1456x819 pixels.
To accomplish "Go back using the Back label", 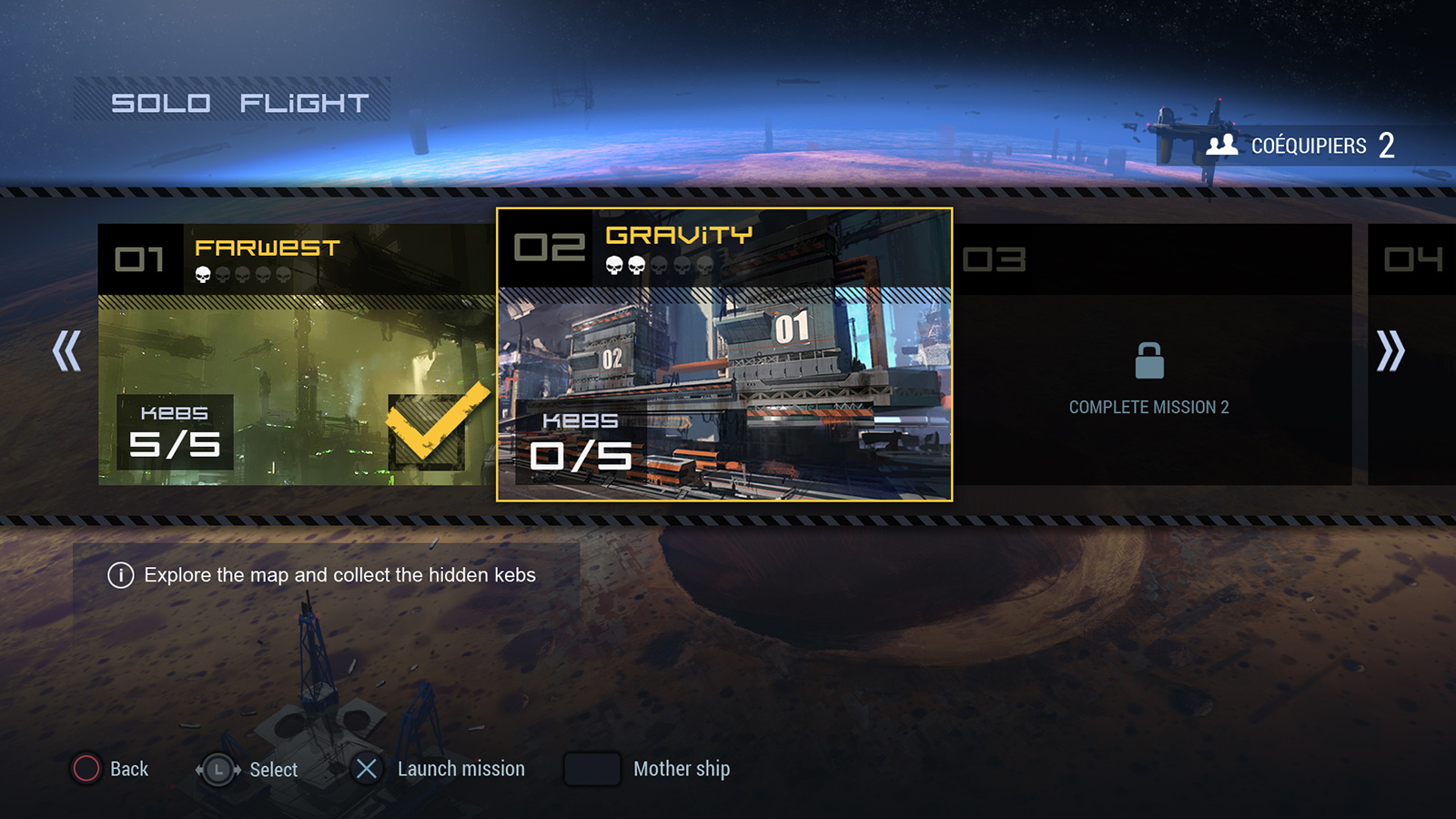I will point(128,769).
